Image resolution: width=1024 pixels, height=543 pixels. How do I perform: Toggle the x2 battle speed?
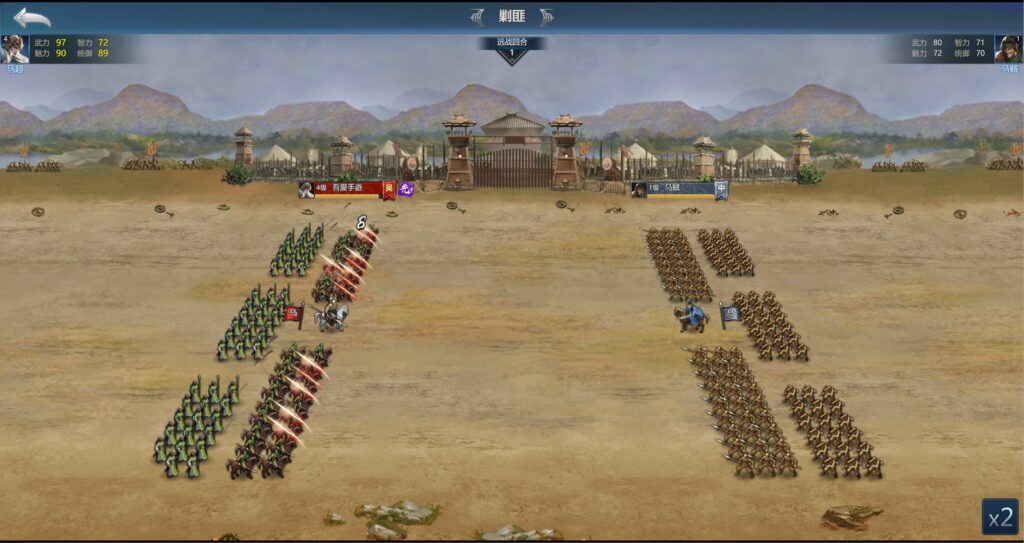coord(999,516)
